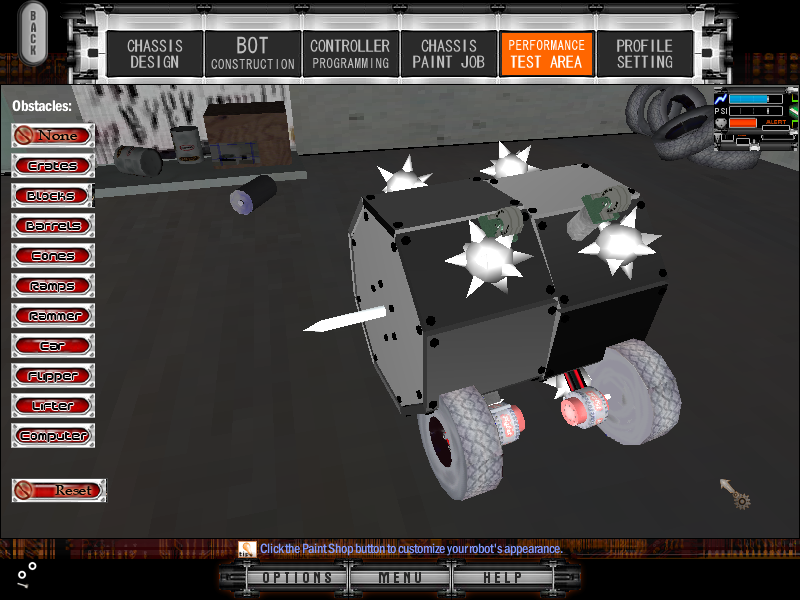
Task: Activate the Rammer obstacle
Action: click(x=53, y=316)
